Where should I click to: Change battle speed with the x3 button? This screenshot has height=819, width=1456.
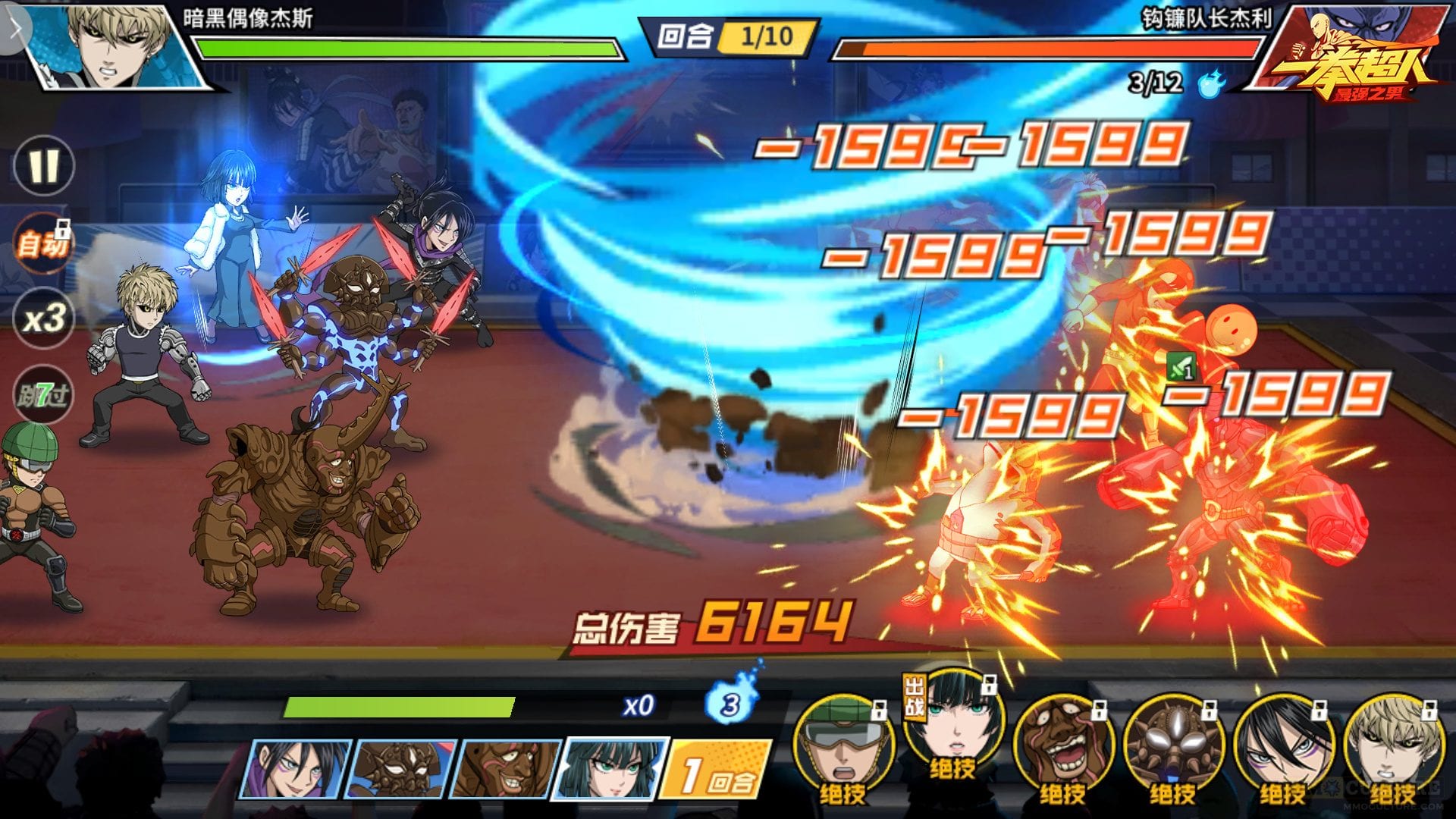44,318
